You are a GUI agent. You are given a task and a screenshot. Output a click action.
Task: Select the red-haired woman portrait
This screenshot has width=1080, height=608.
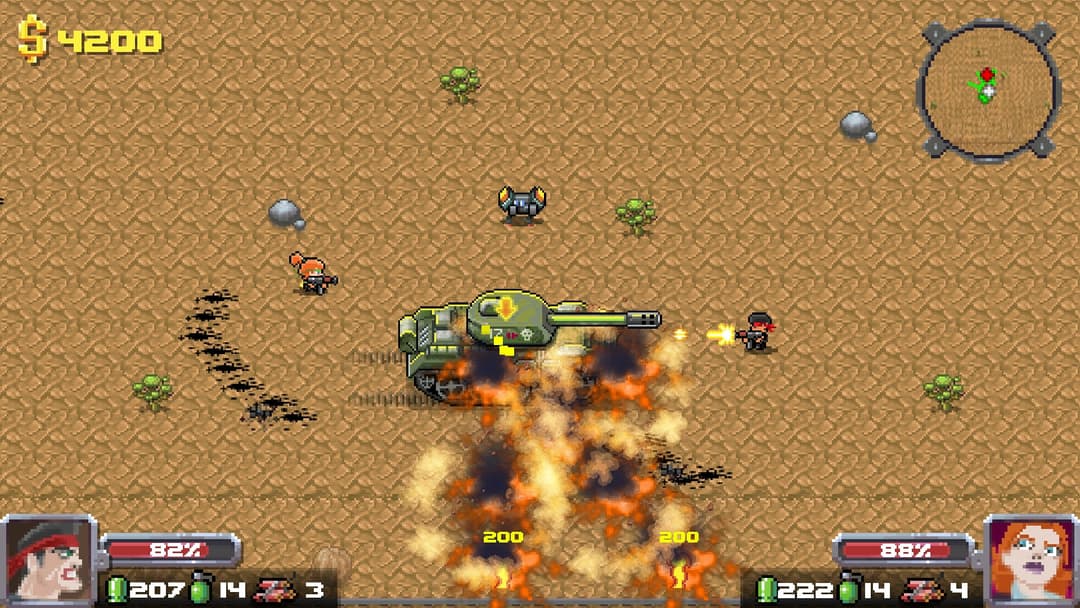[1030, 560]
